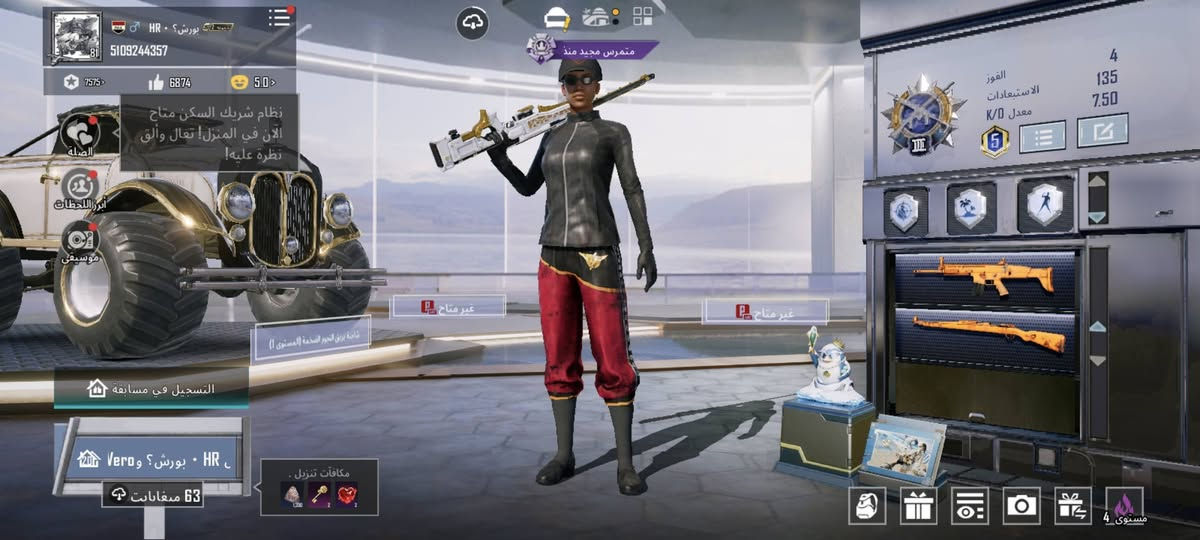This screenshot has height=540, width=1200.
Task: Select the orange bolt-action rifle in weapon rack
Action: point(990,334)
